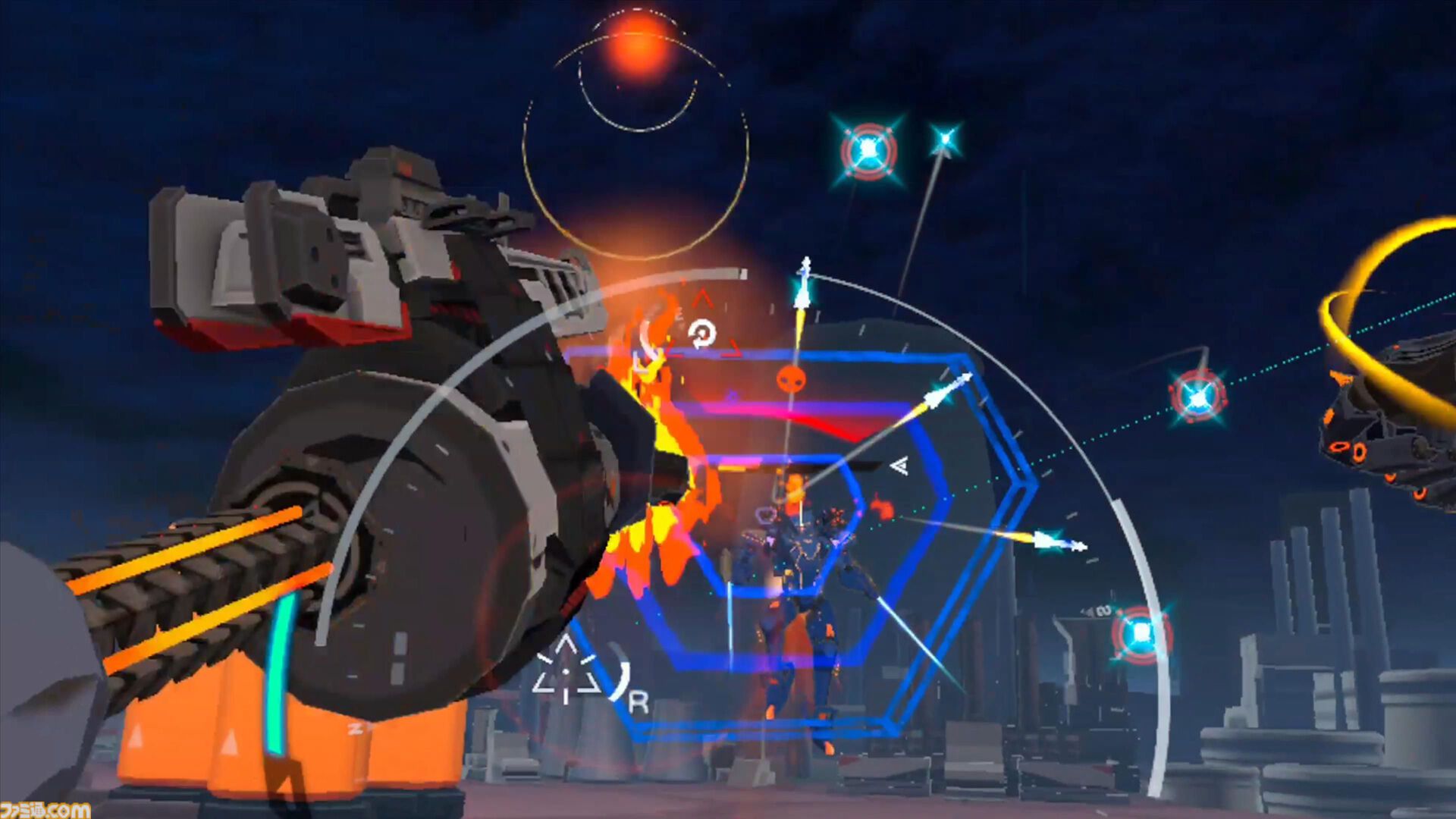Select the skull enemy indicator icon
Viewport: 1456px width, 819px height.
click(x=792, y=379)
